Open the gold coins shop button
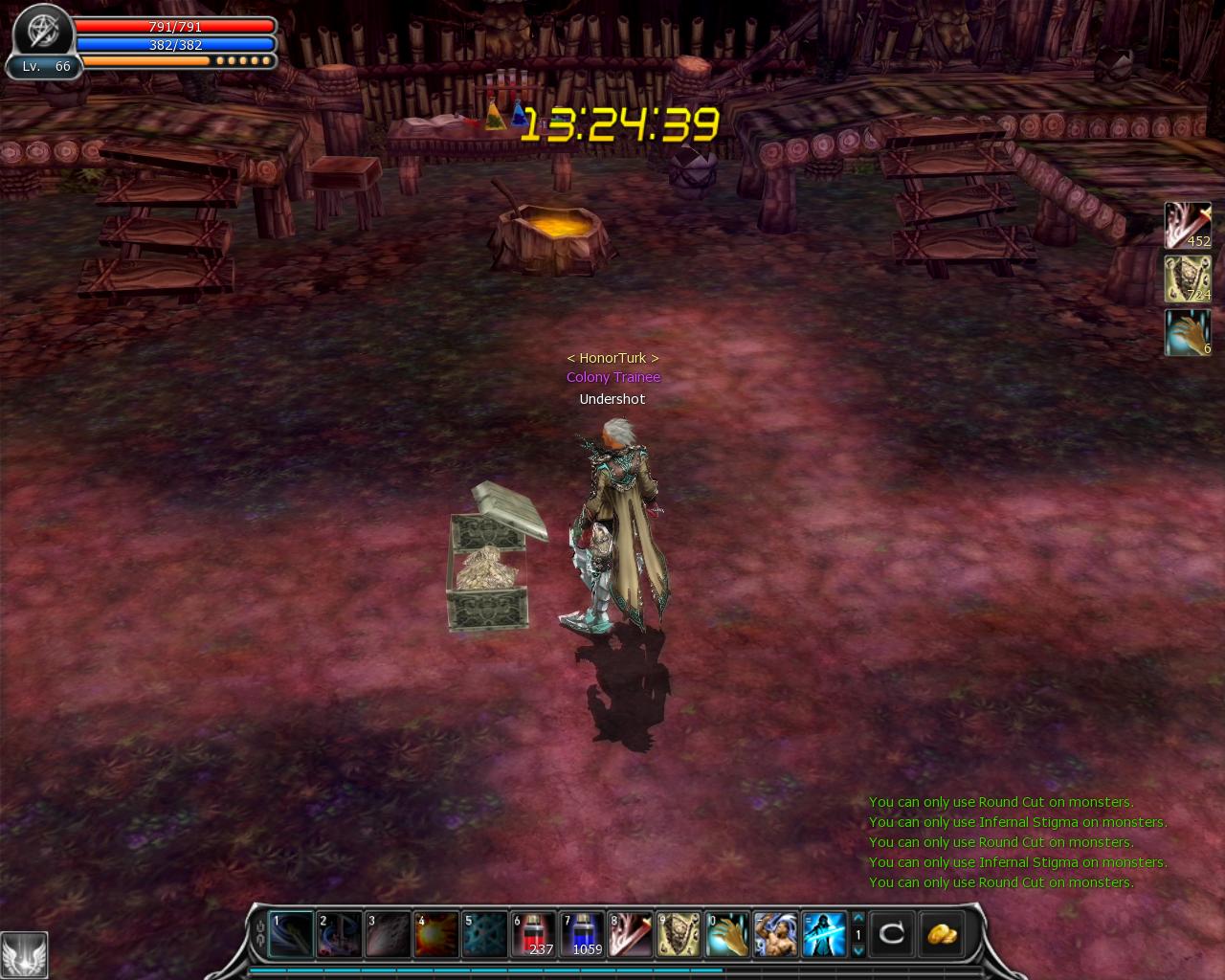 (939, 933)
